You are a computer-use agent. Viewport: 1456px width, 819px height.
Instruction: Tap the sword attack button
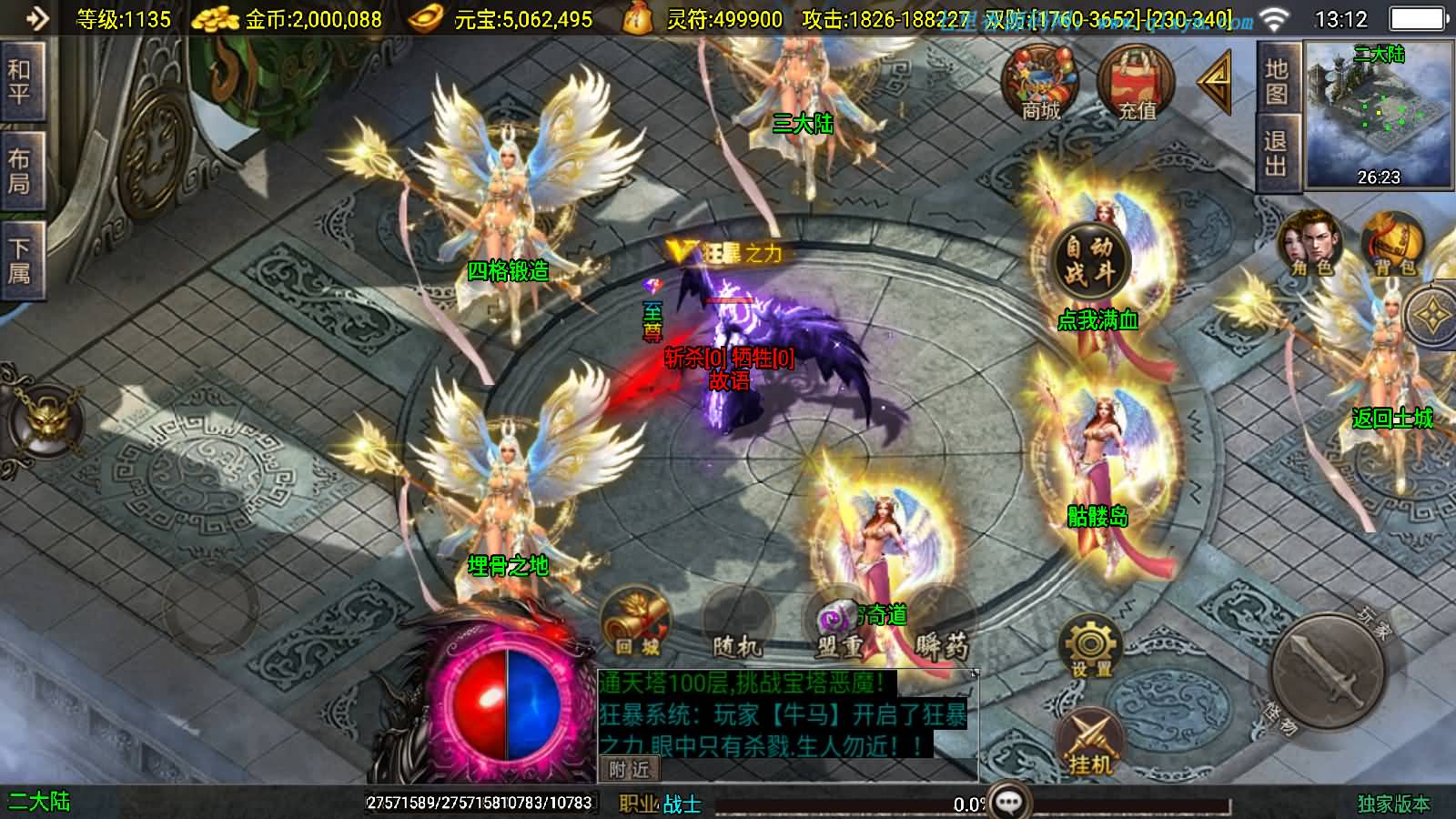[x=1329, y=672]
